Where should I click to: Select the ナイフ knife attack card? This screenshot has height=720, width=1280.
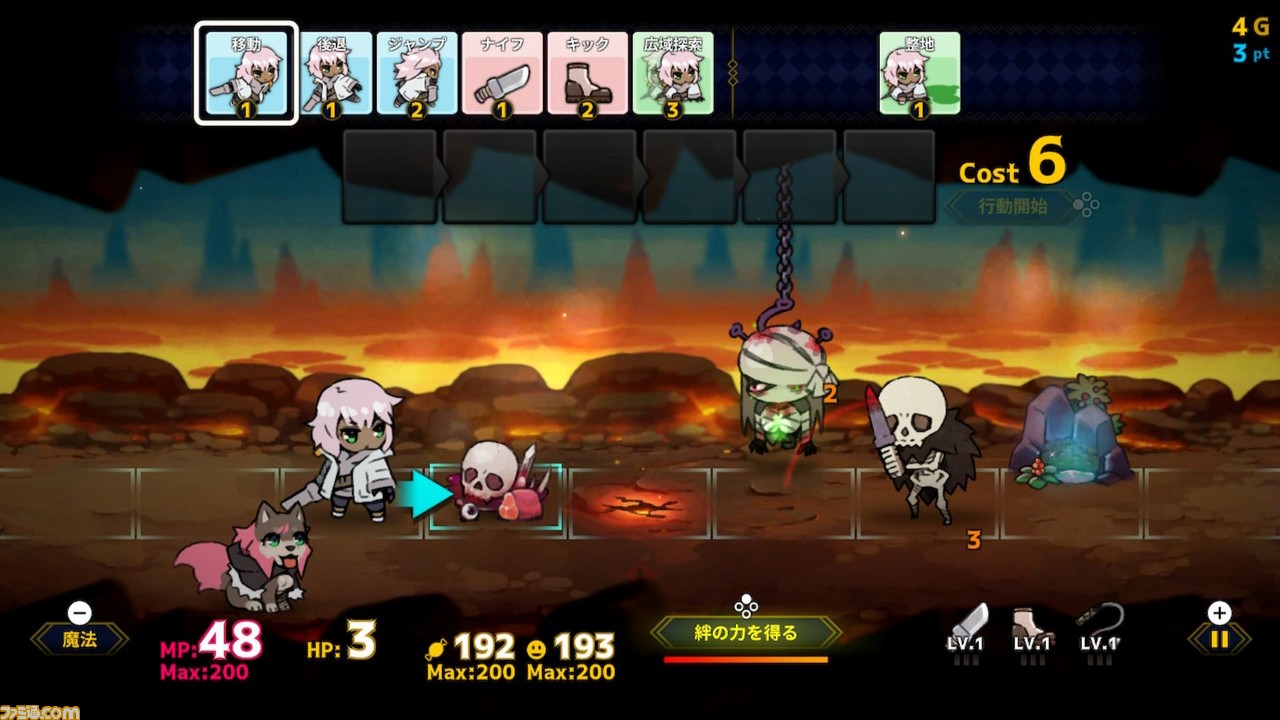[502, 74]
